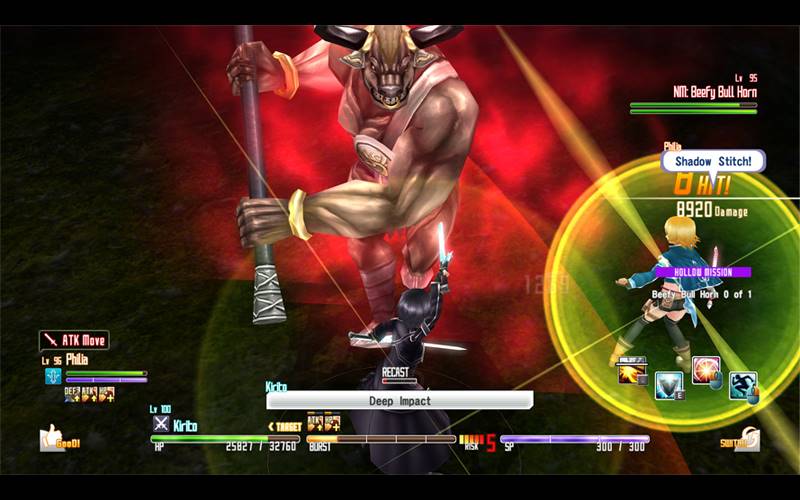Give the Good! thumbs-up praise

(x=56, y=437)
